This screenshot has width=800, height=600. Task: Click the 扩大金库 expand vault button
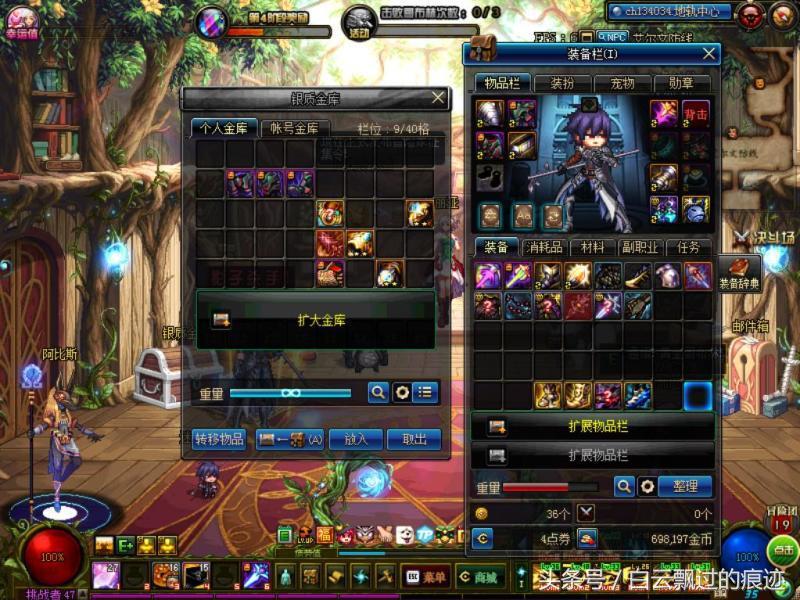tap(316, 320)
